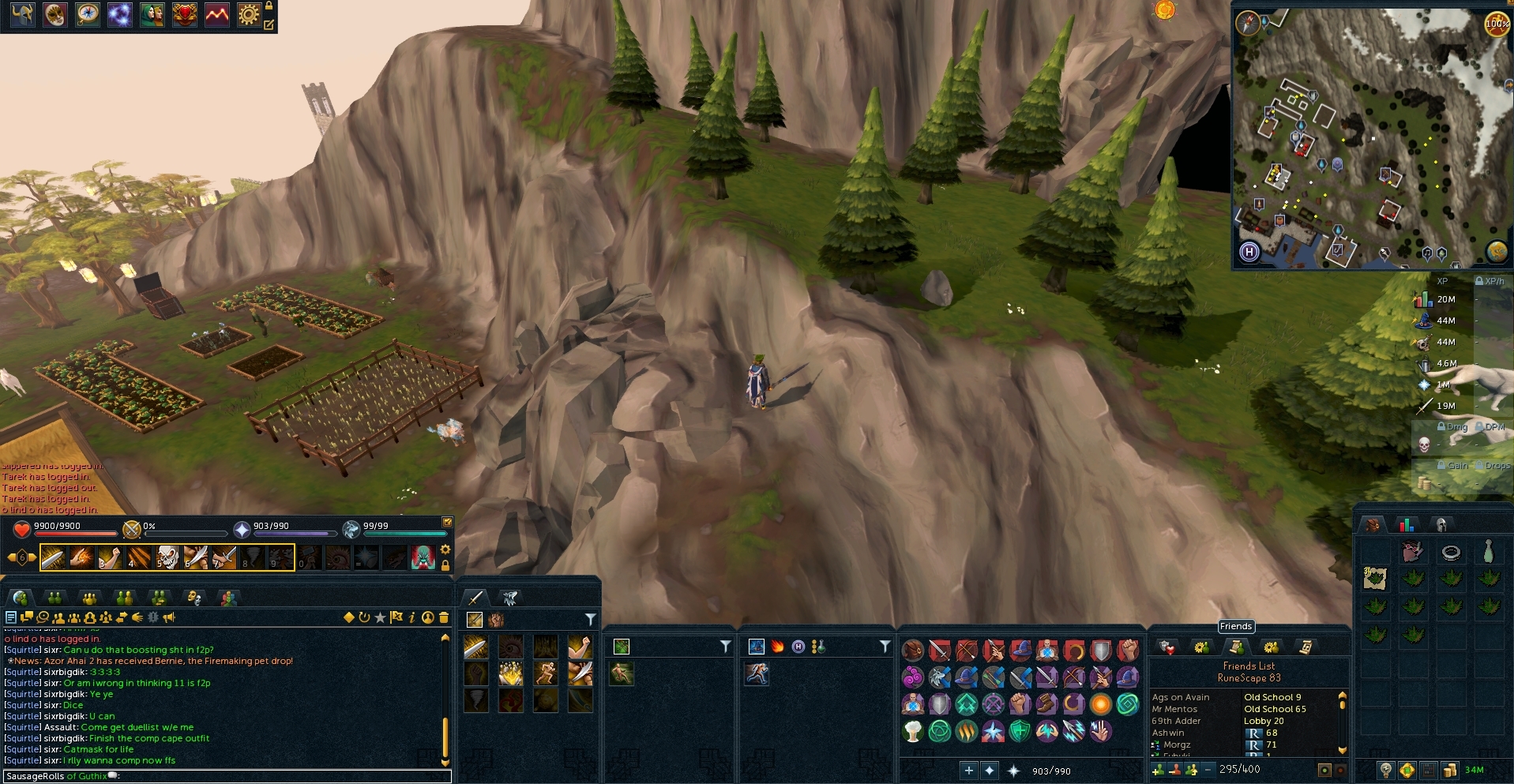The width and height of the screenshot is (1514, 784).
Task: Activate the orange sun prayer icon
Action: point(1100,703)
